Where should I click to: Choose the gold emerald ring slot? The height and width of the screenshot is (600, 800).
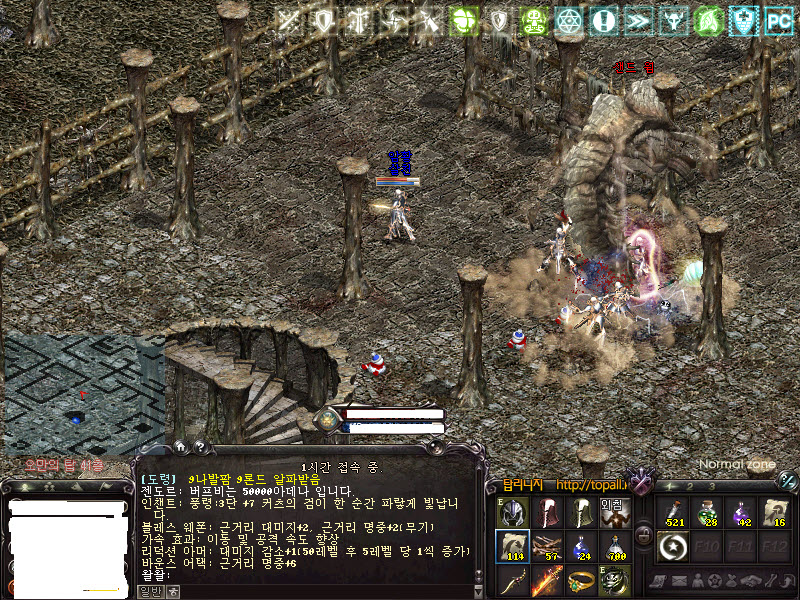click(581, 580)
